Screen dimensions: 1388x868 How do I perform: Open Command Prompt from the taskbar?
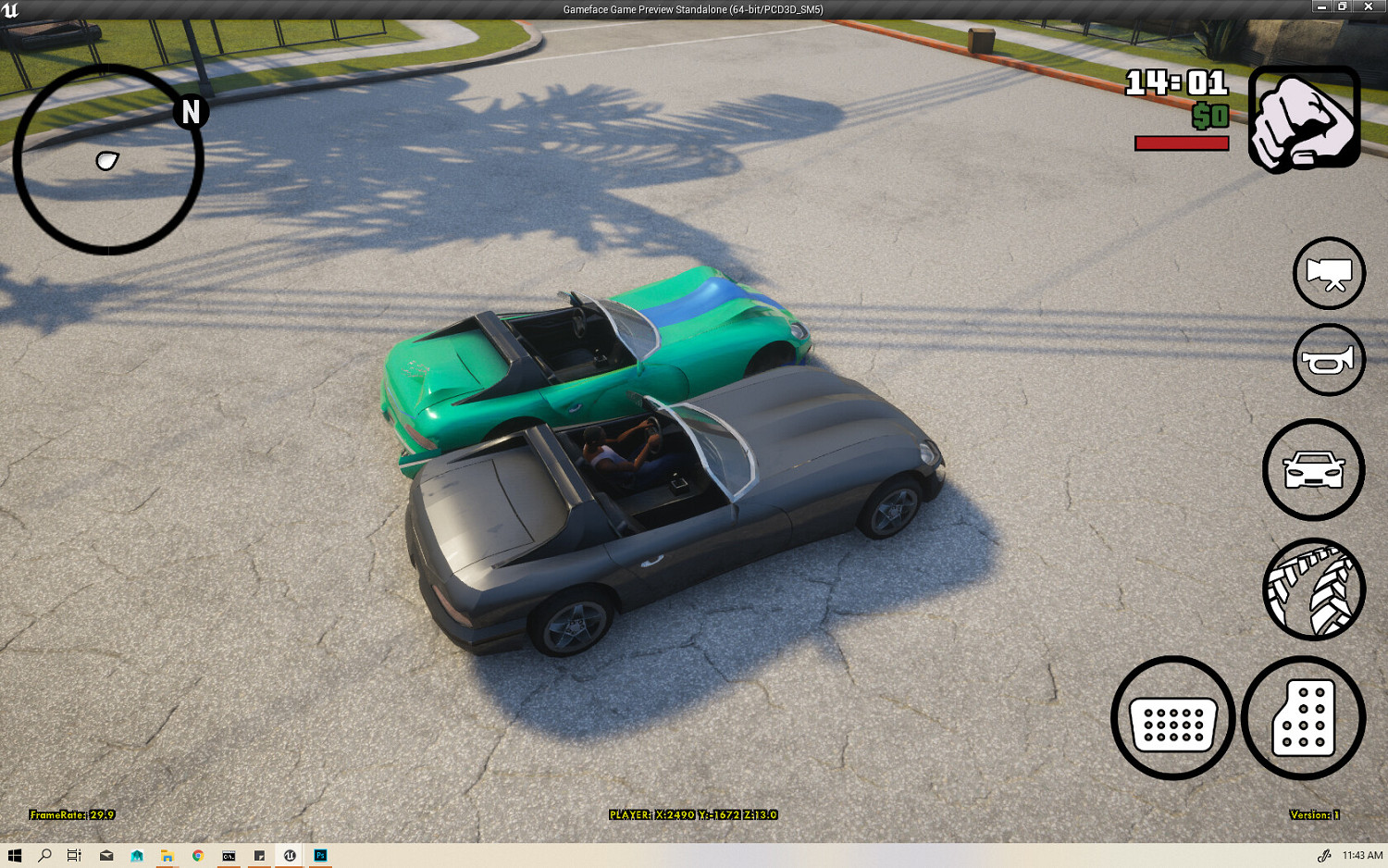pos(228,857)
